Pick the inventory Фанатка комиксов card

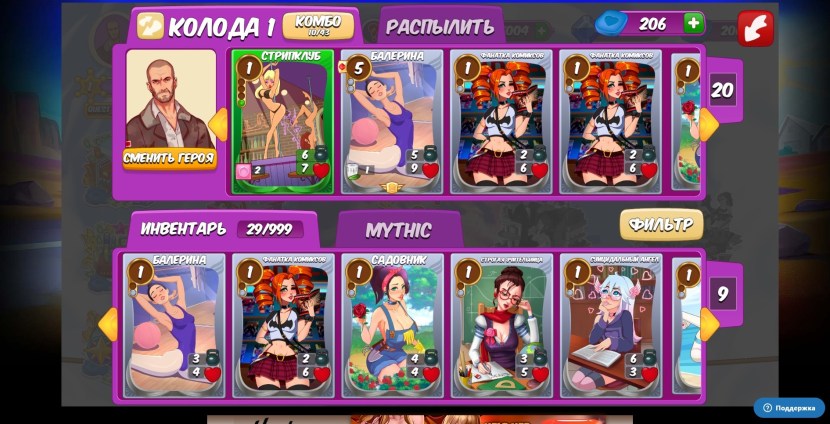(283, 324)
